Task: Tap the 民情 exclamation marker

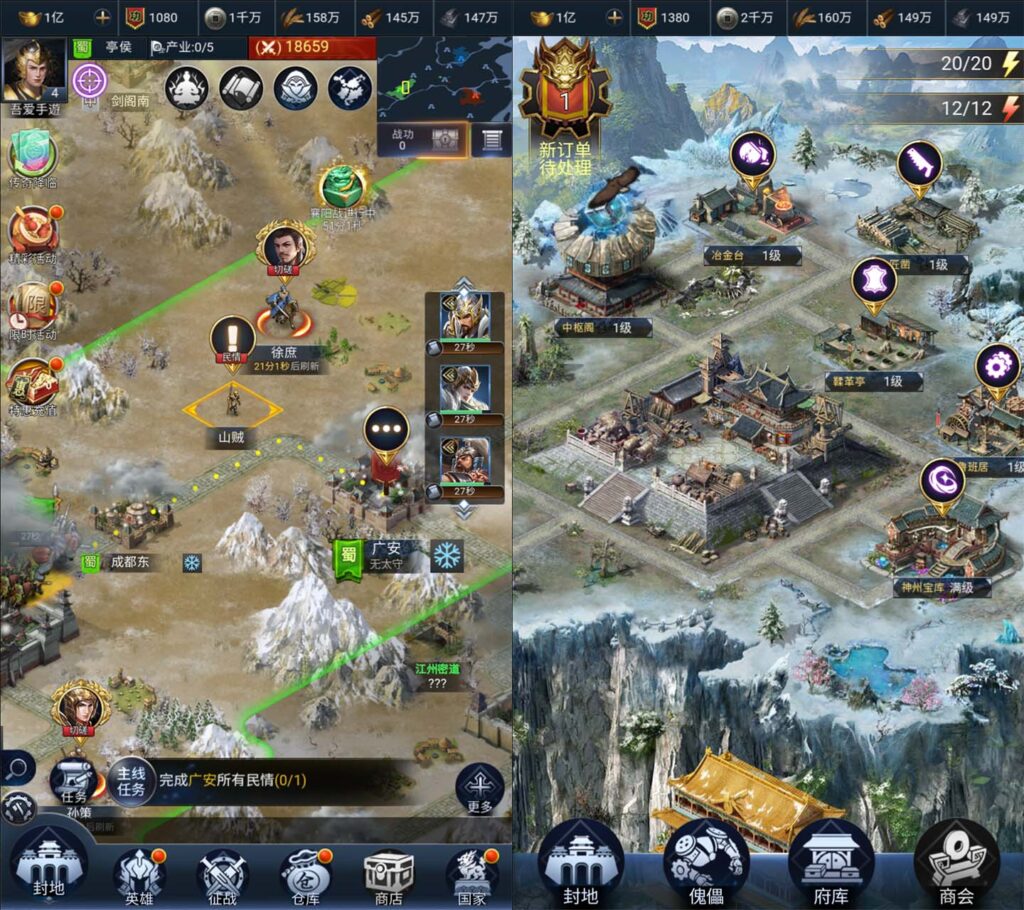Action: [x=232, y=340]
